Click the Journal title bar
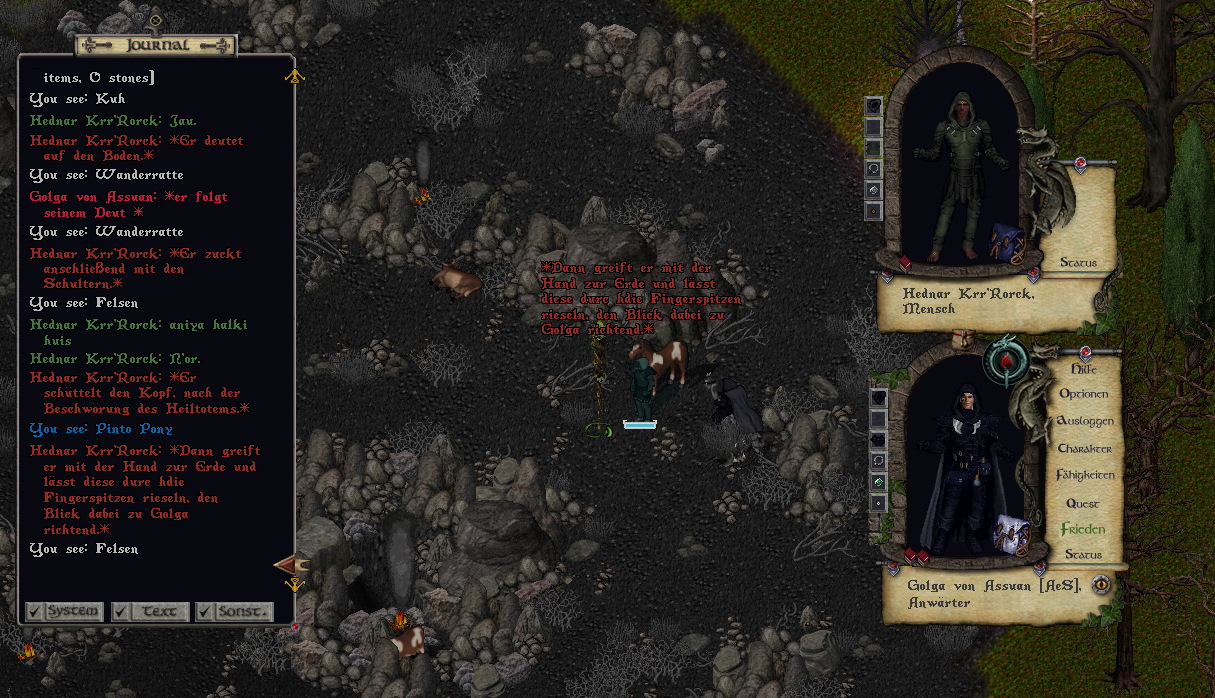The image size is (1215, 698). point(156,45)
